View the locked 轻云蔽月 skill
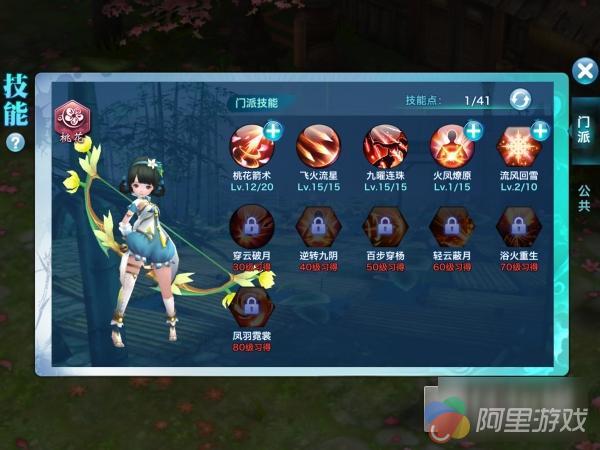Image resolution: width=600 pixels, height=450 pixels. tap(451, 225)
